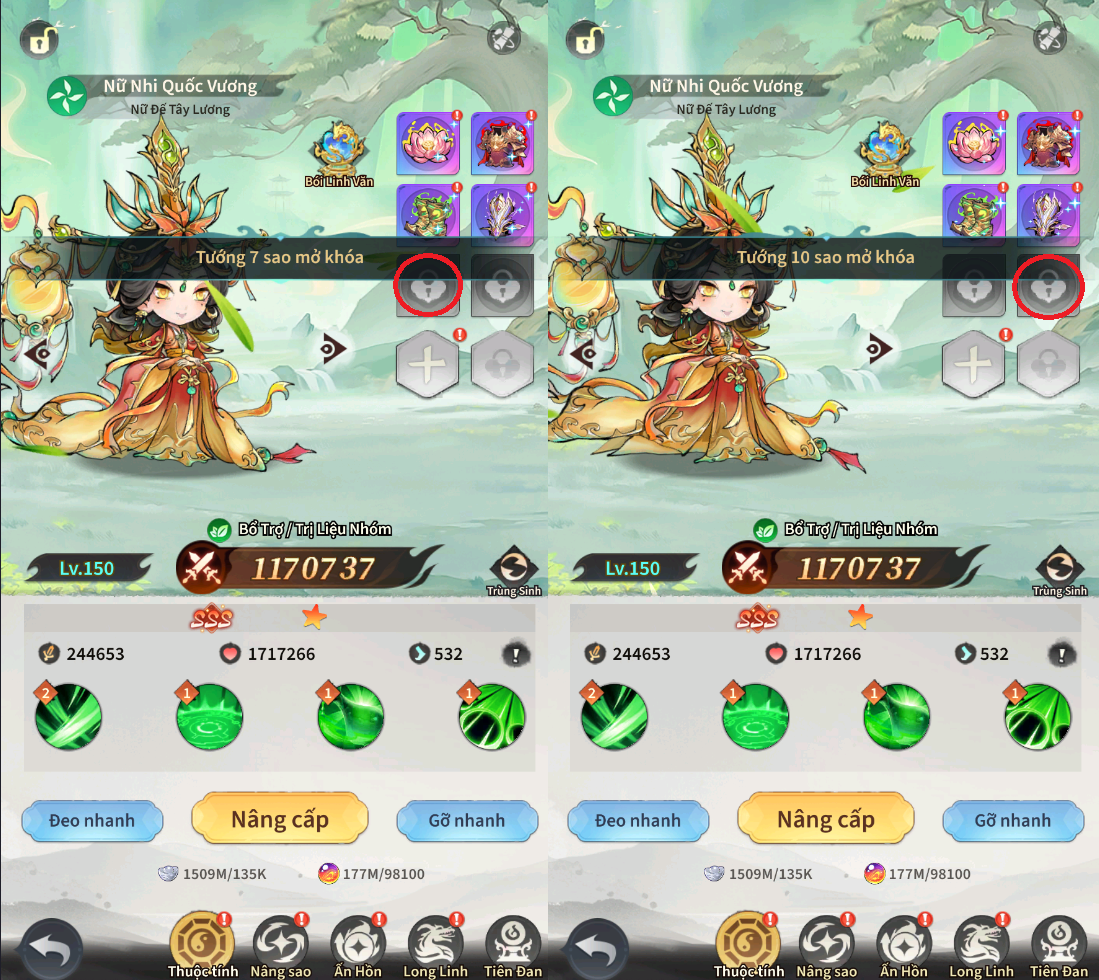Select the red-circled locked slot under the 7-star tooltip
The width and height of the screenshot is (1099, 980).
(428, 285)
